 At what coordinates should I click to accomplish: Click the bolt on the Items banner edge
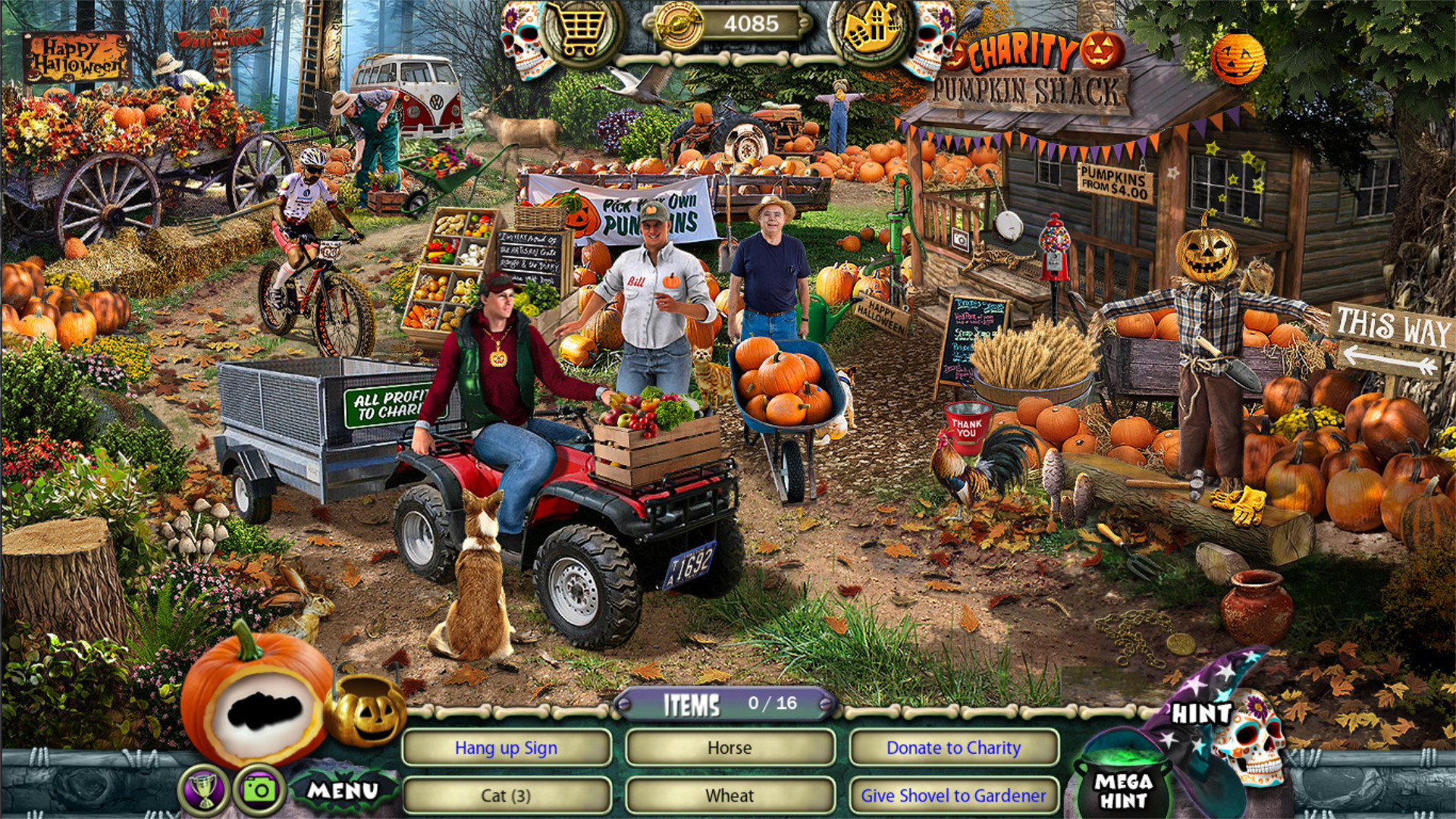[x=623, y=704]
